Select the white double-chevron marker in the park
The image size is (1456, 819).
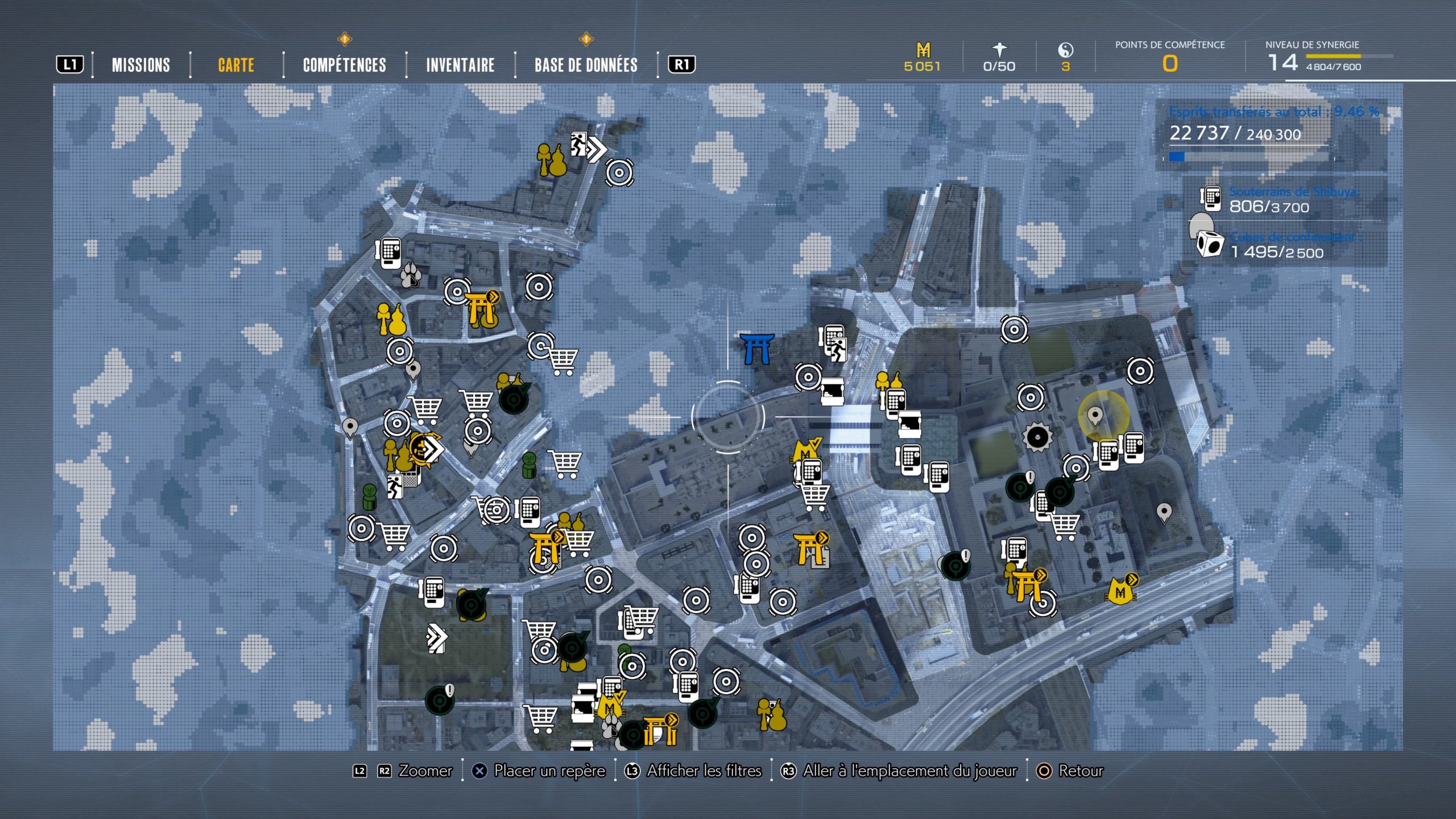tap(437, 638)
